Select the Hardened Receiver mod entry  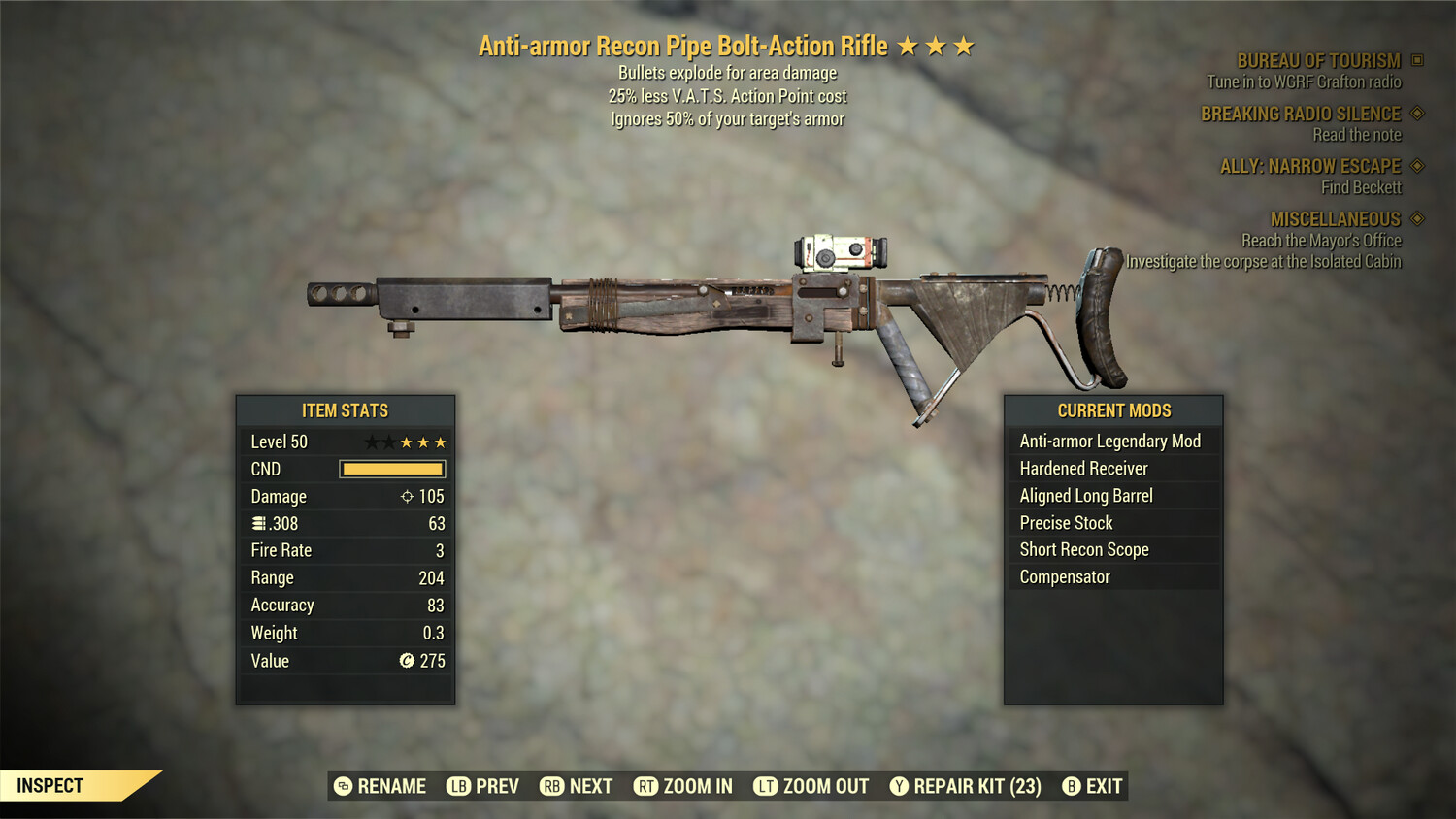pos(1083,468)
